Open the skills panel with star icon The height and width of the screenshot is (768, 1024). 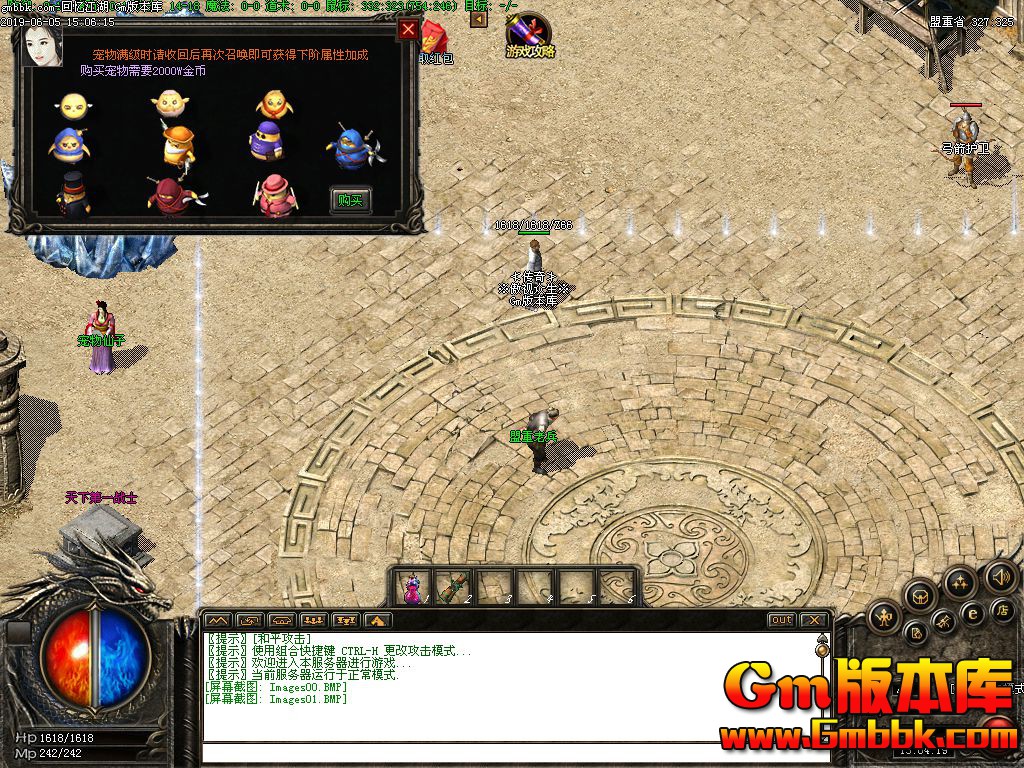click(959, 581)
